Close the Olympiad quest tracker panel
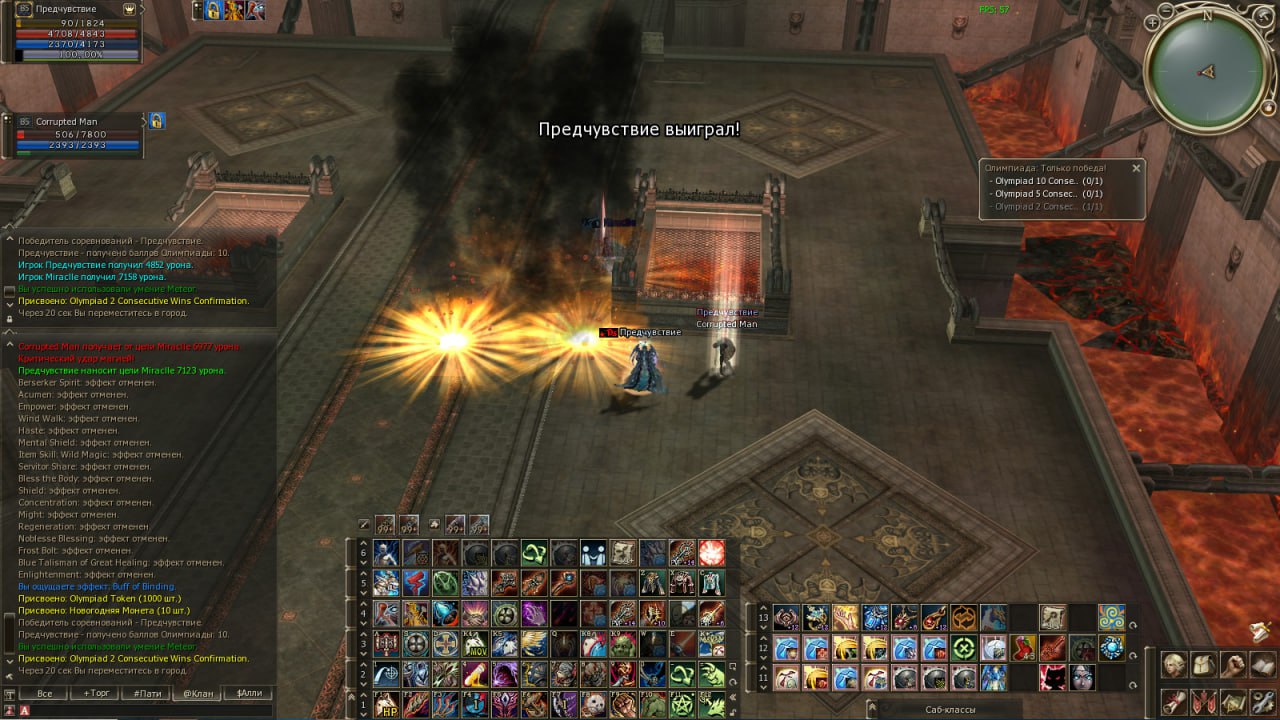This screenshot has width=1280, height=720. click(1136, 168)
